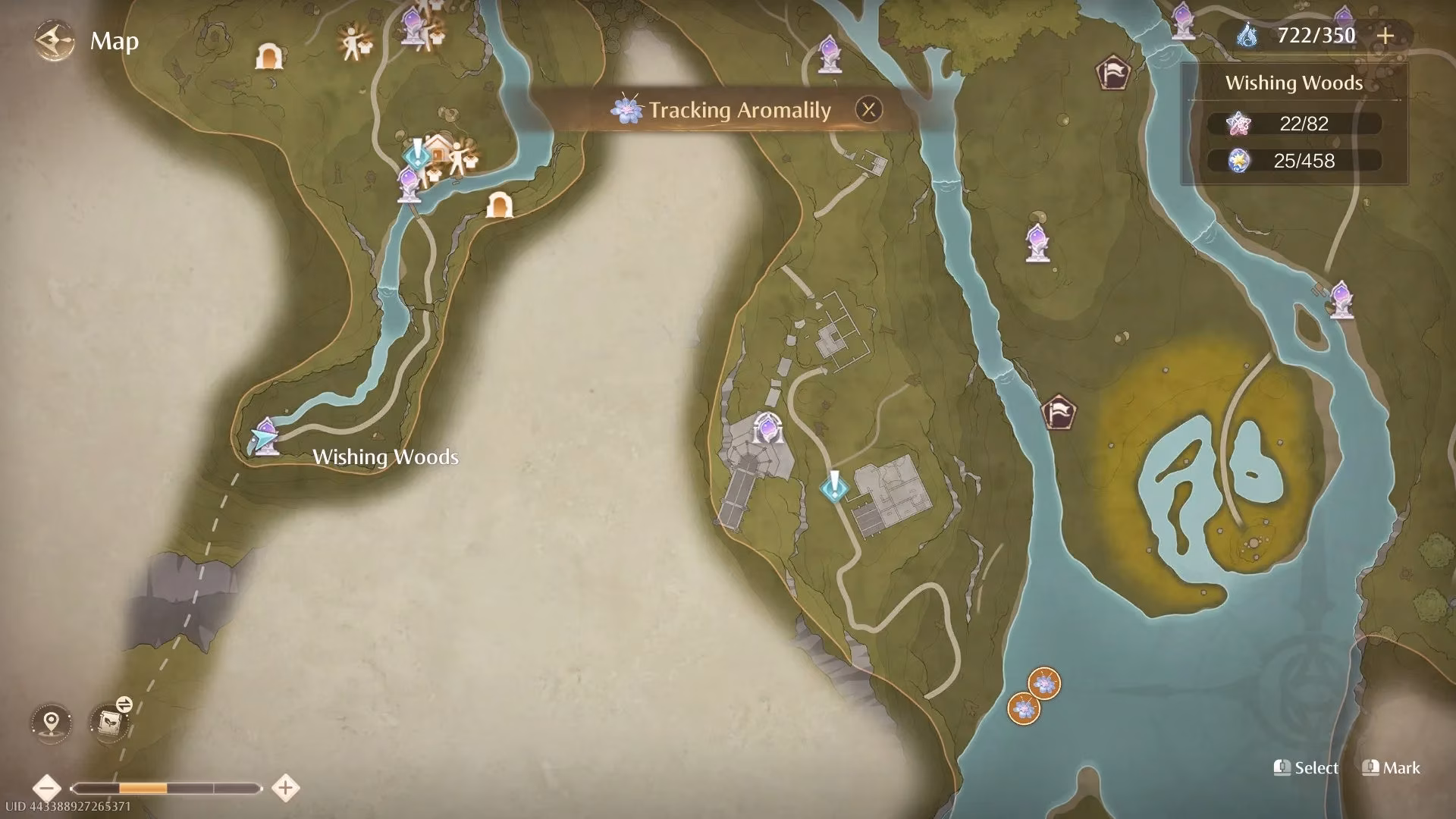Zoom out the map with minus button
The width and height of the screenshot is (1456, 819).
point(47,788)
